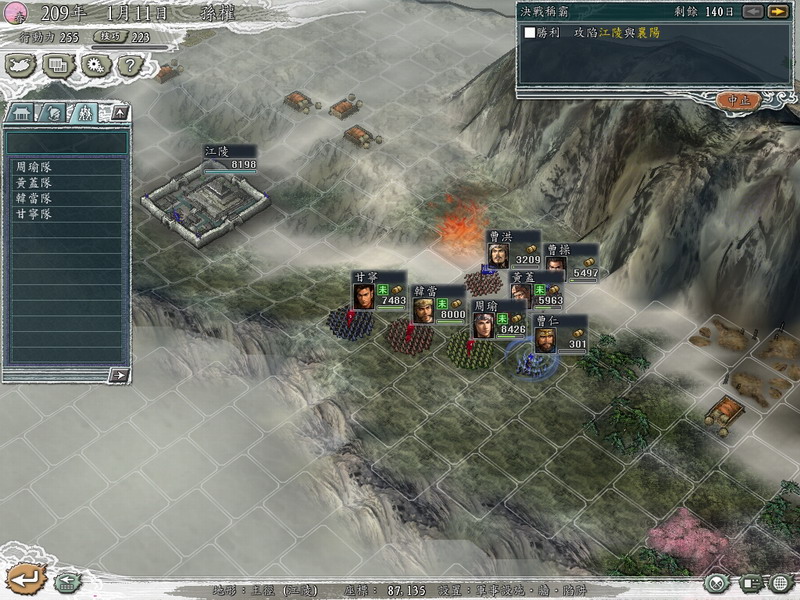Screen dimensions: 800x600
Task: Collapse the unit list panel
Action: pos(119,113)
